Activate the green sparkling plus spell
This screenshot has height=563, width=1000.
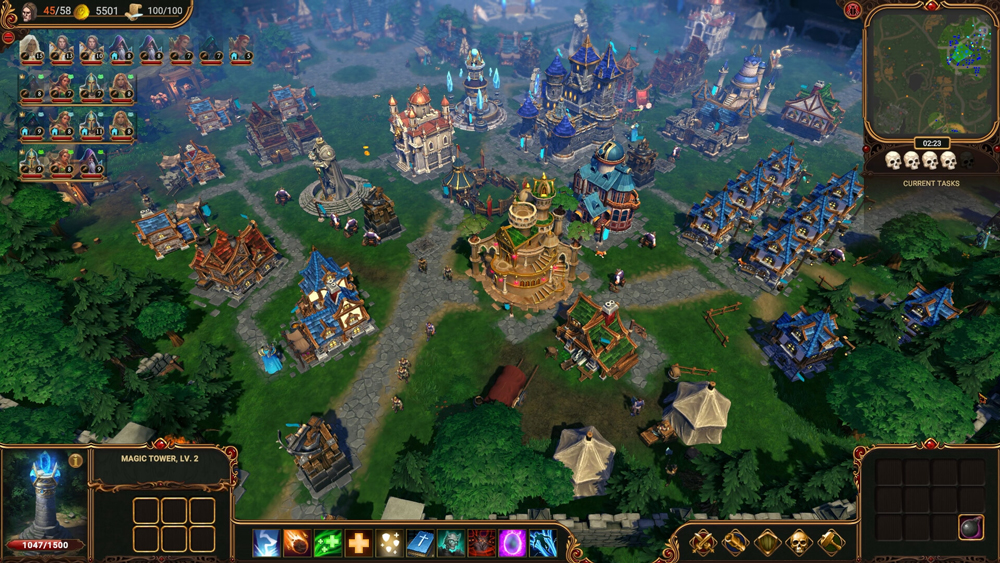pos(328,543)
